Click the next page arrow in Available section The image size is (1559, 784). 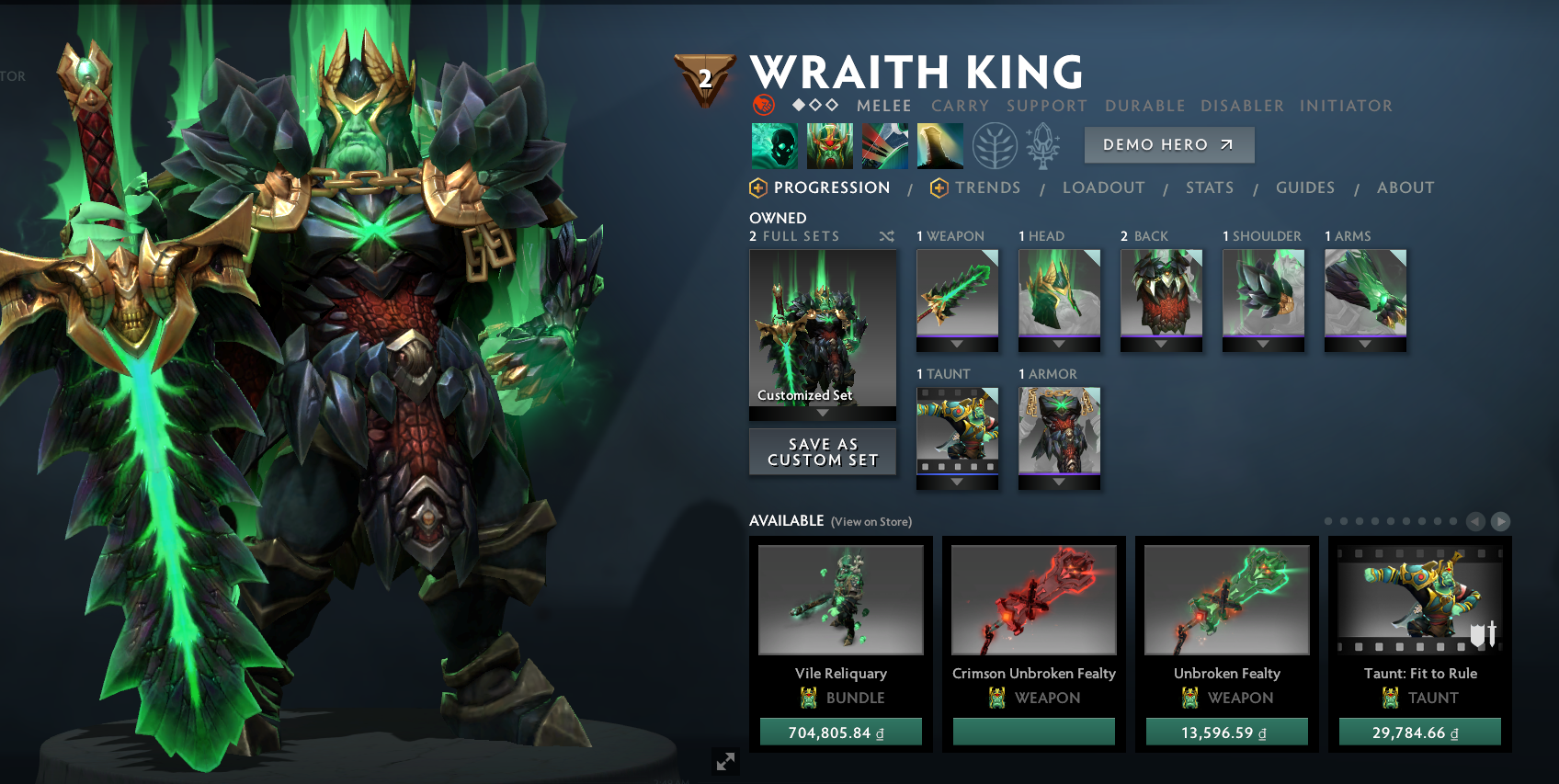pyautogui.click(x=1501, y=520)
